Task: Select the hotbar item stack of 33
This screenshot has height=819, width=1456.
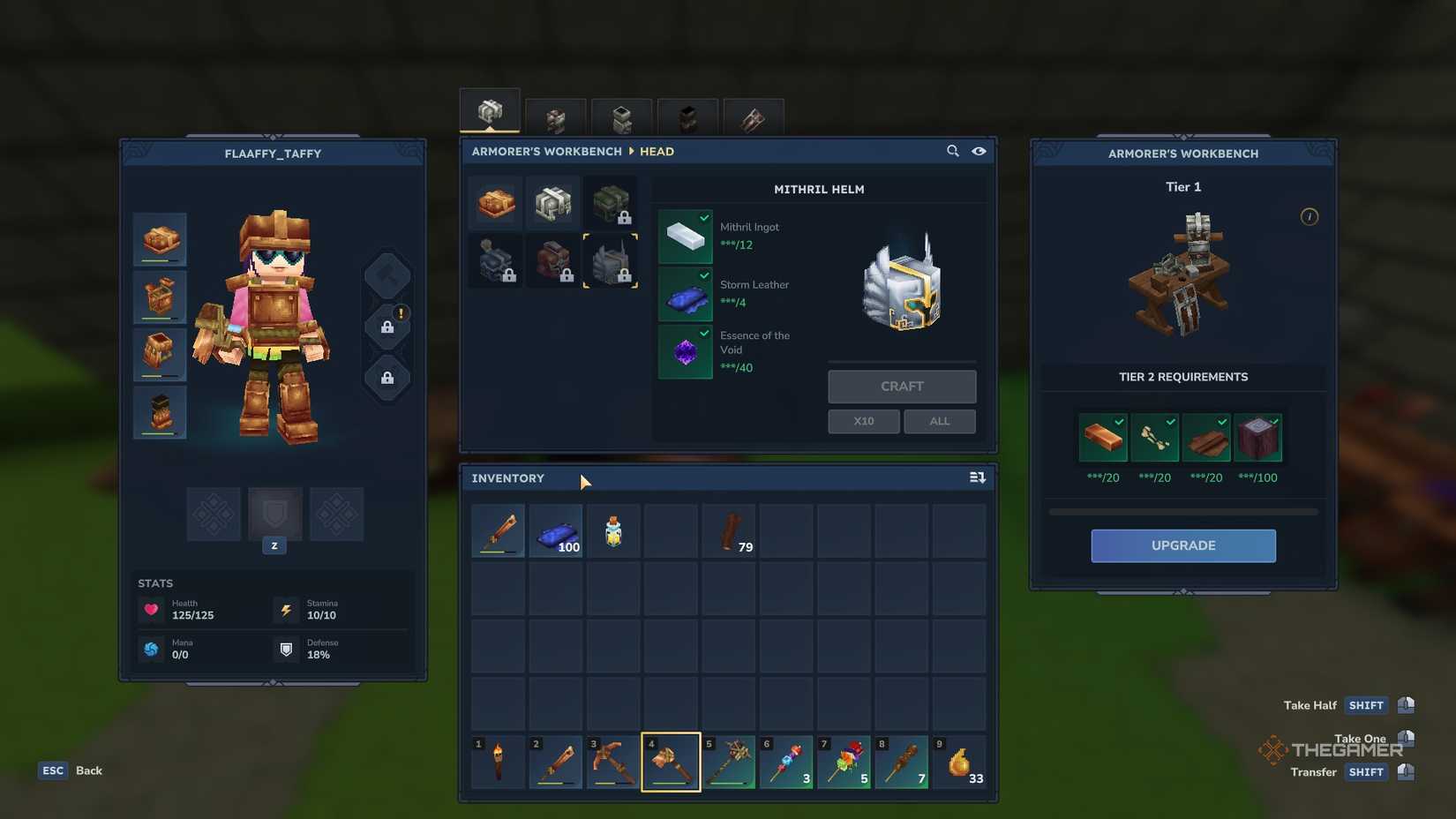Action: click(959, 762)
